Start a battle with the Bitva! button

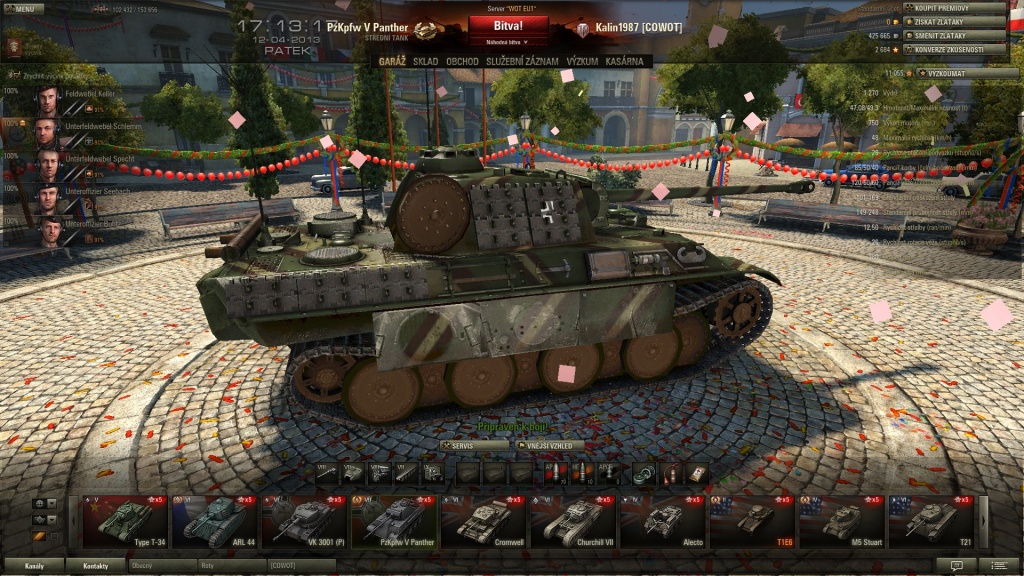(509, 25)
